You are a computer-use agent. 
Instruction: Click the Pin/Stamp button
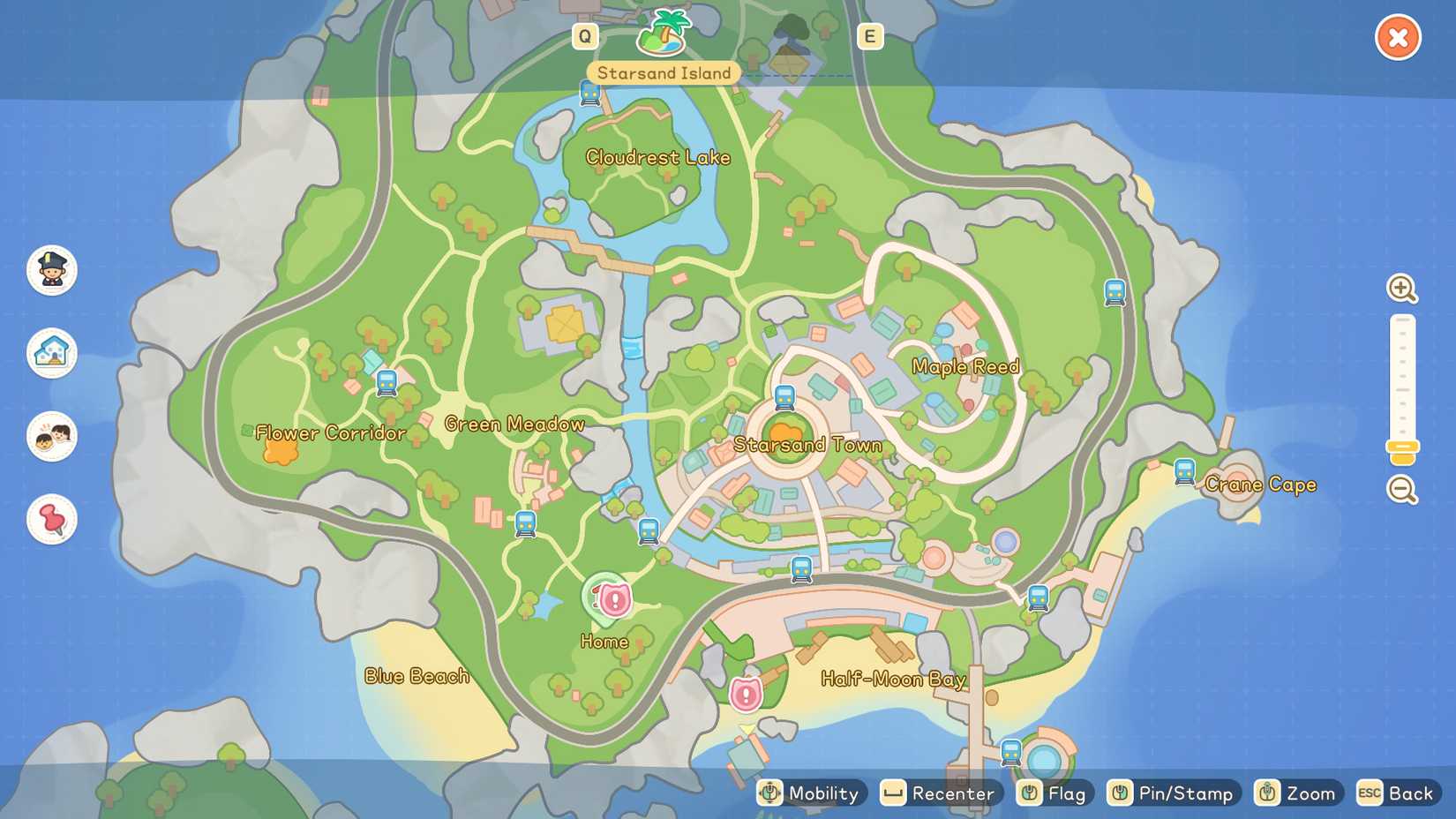tap(1174, 793)
